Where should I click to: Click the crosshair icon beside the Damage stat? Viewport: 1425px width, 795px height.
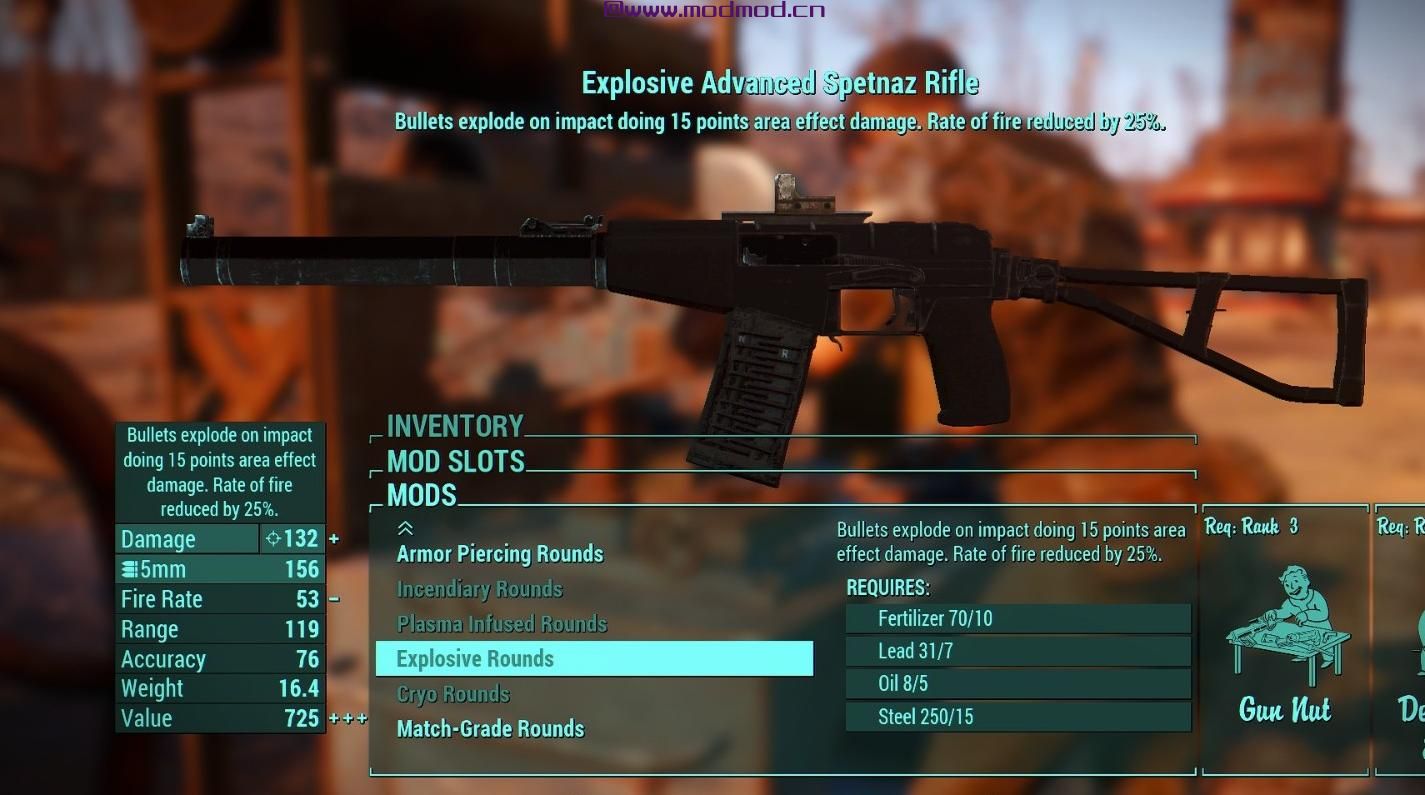pyautogui.click(x=271, y=538)
